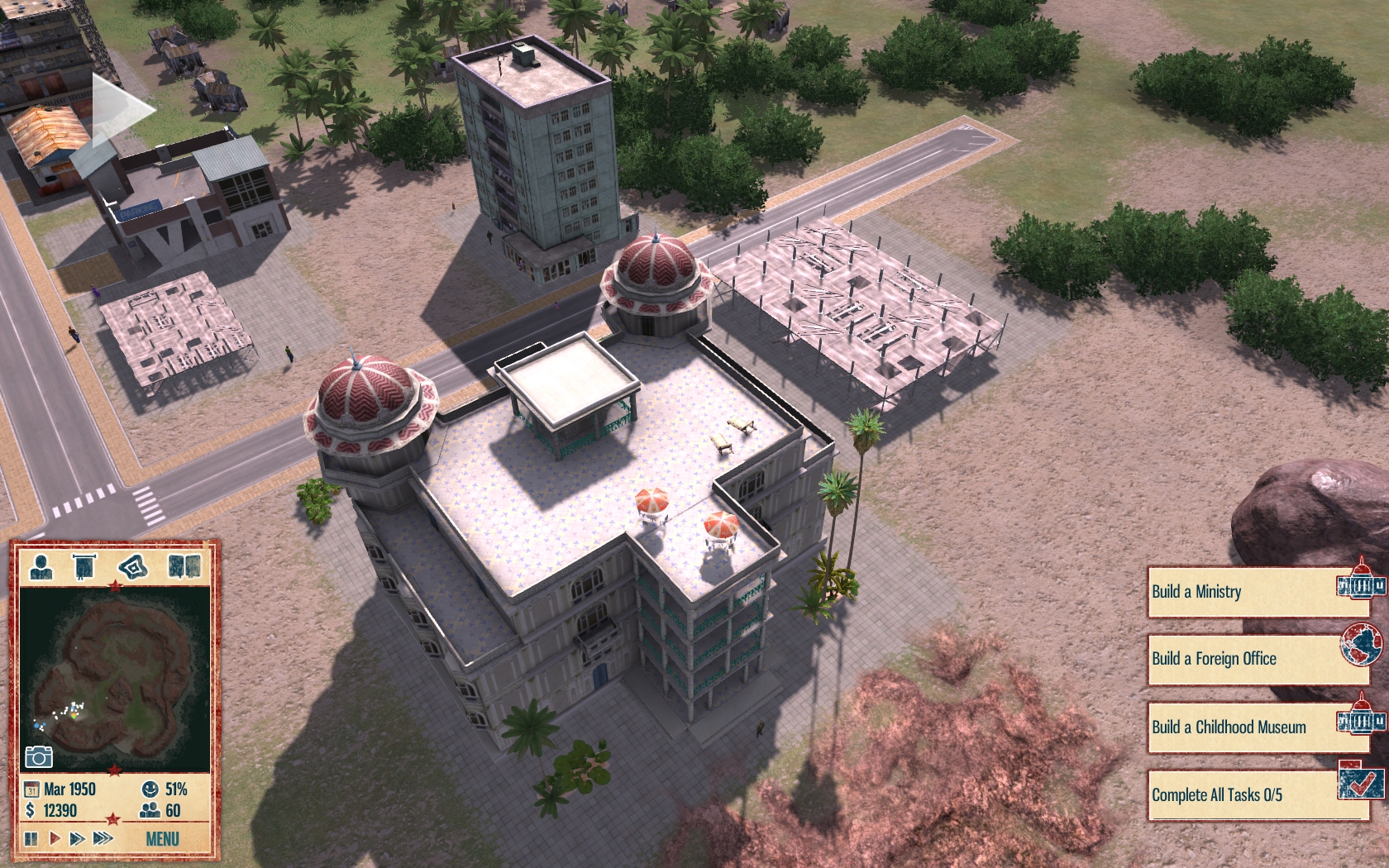Viewport: 1389px width, 868px height.
Task: Open the island overlay map icon
Action: pos(132,567)
